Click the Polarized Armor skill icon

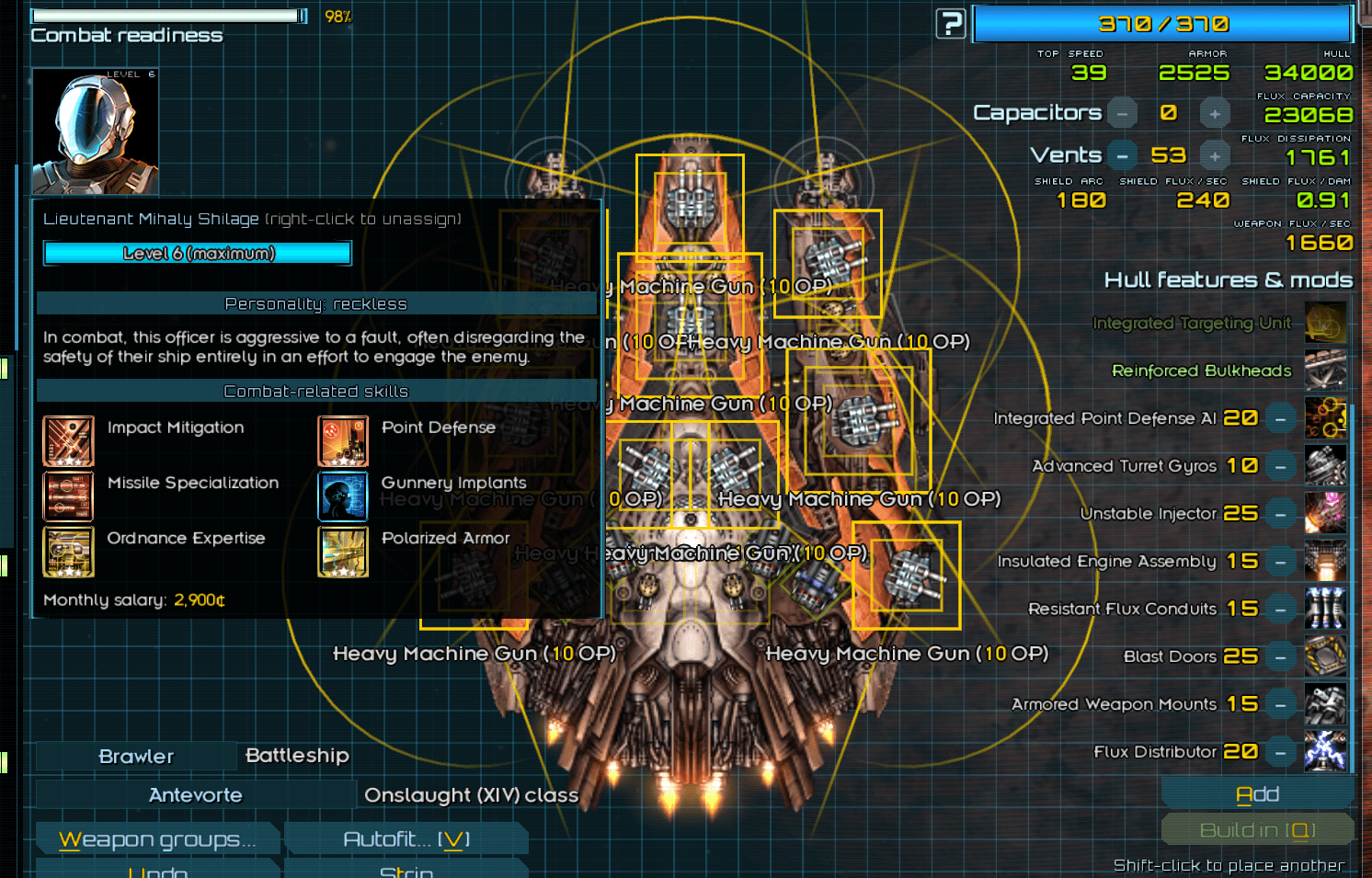click(x=342, y=553)
